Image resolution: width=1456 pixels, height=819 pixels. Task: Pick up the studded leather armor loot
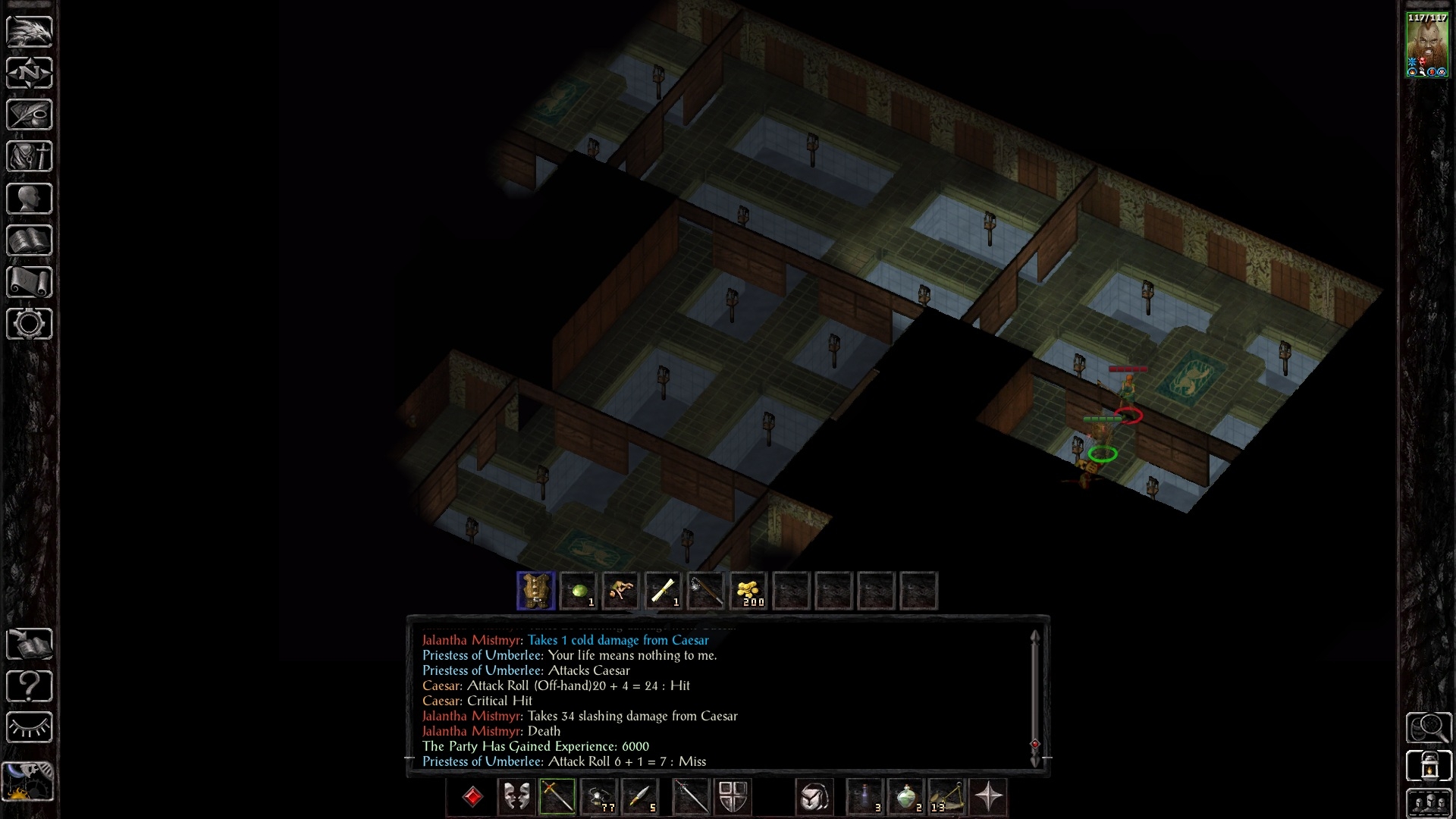point(535,591)
